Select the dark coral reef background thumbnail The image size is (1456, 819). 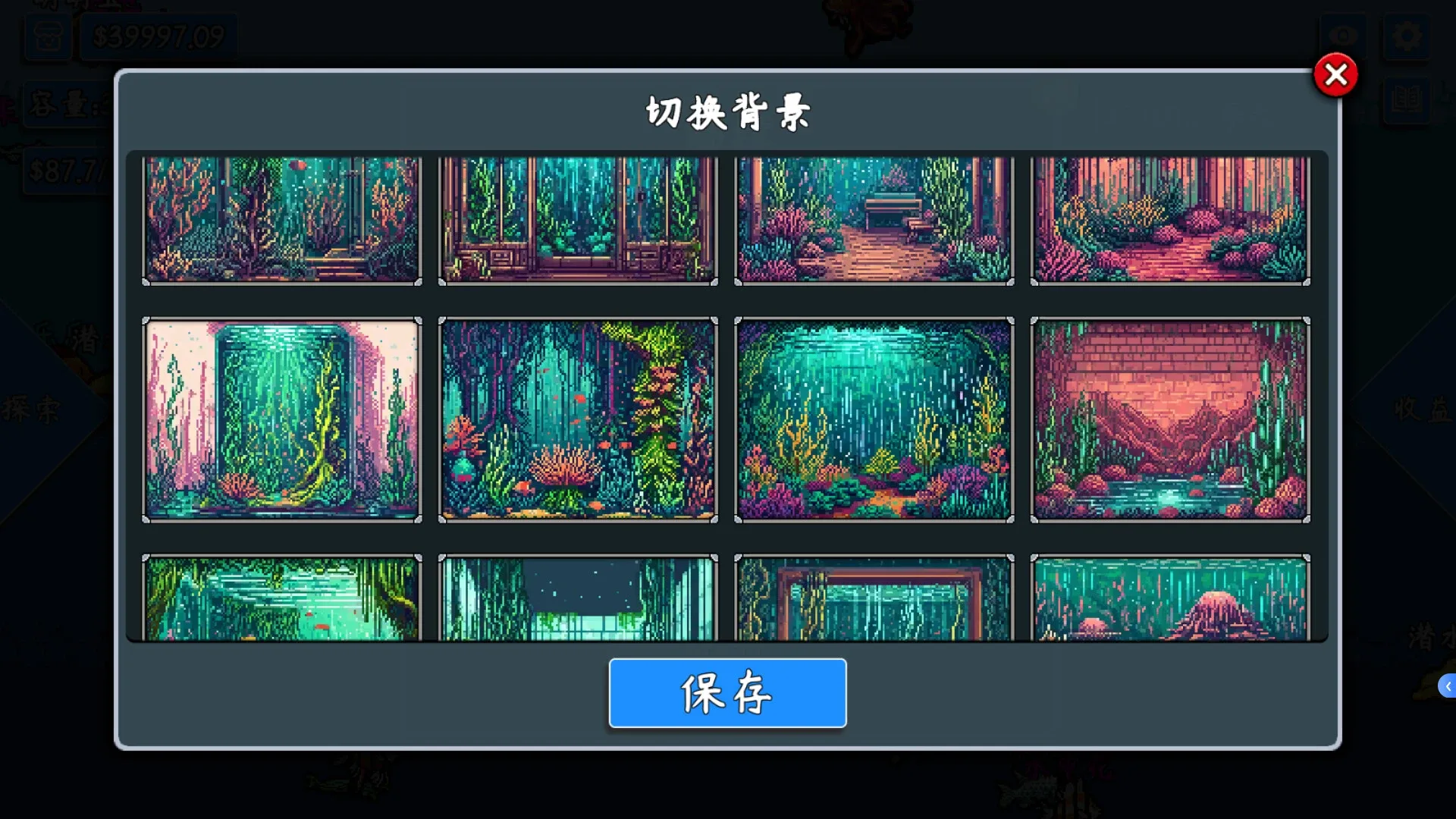(281, 220)
